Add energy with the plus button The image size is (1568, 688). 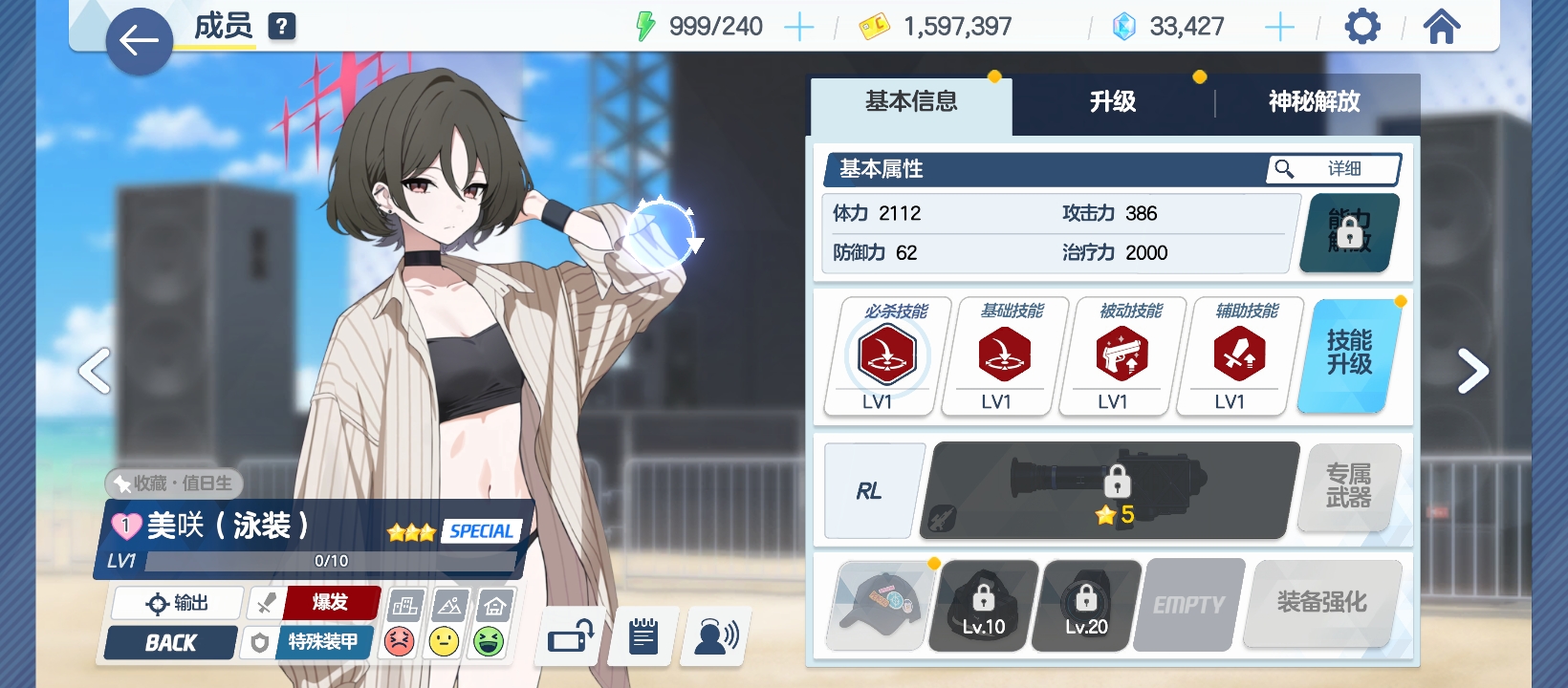pyautogui.click(x=798, y=28)
